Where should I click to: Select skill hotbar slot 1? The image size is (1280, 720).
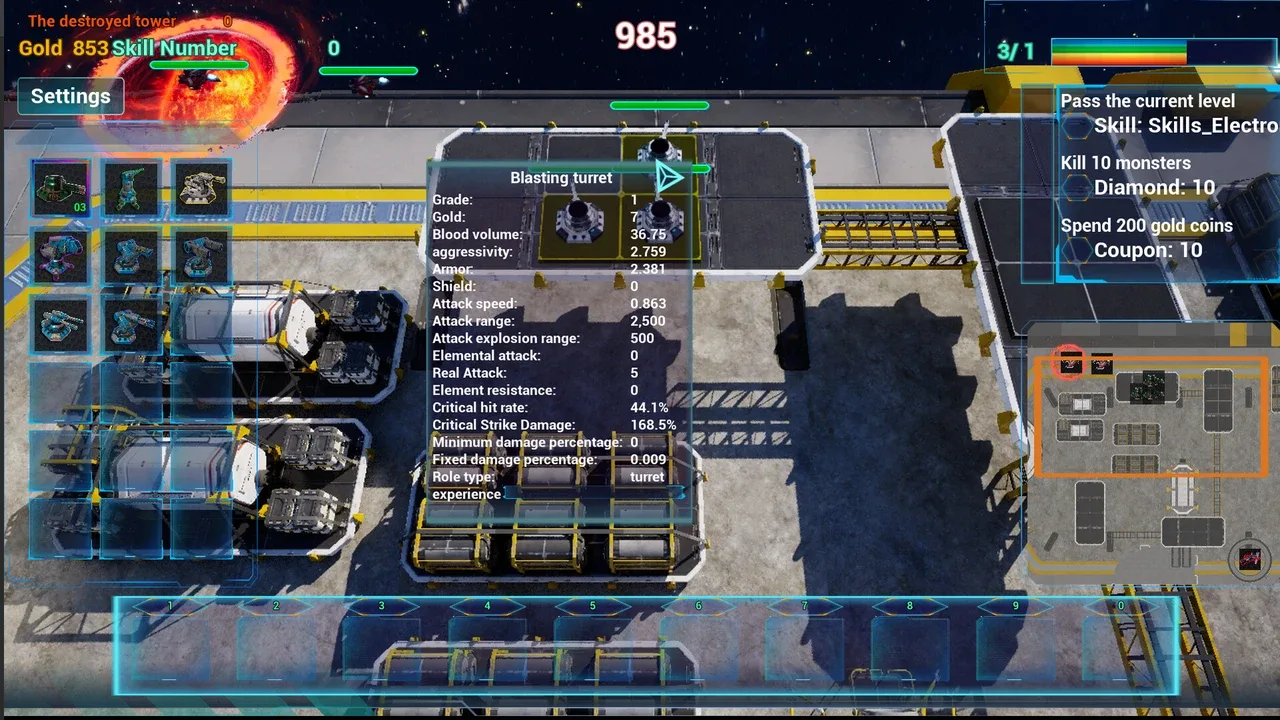pos(171,645)
